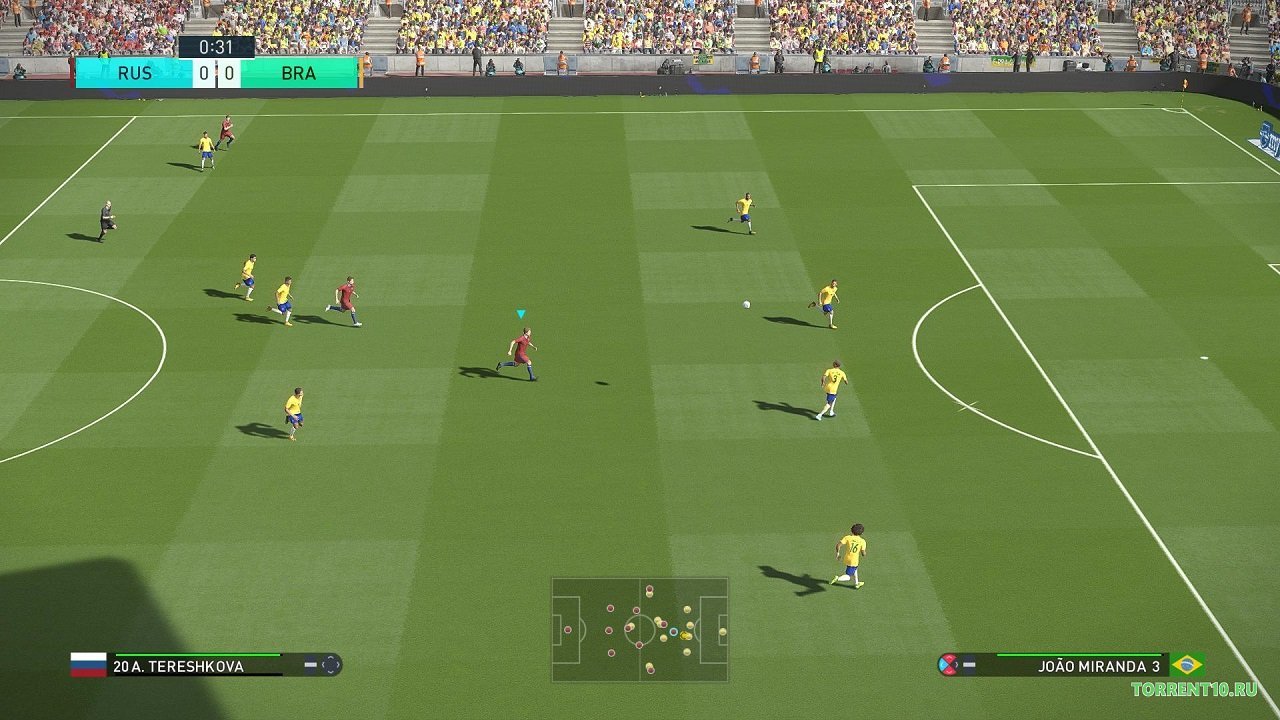Select the BRA team label on the scoreboard
This screenshot has height=720, width=1280.
coord(299,73)
